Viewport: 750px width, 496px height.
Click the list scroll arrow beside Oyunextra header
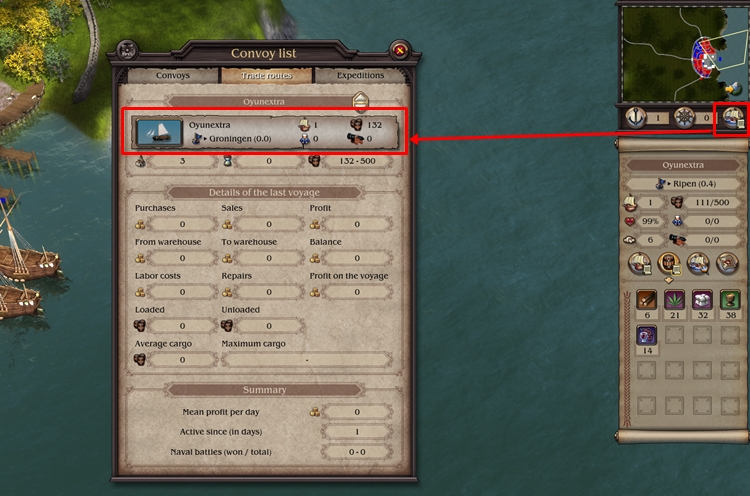click(361, 101)
